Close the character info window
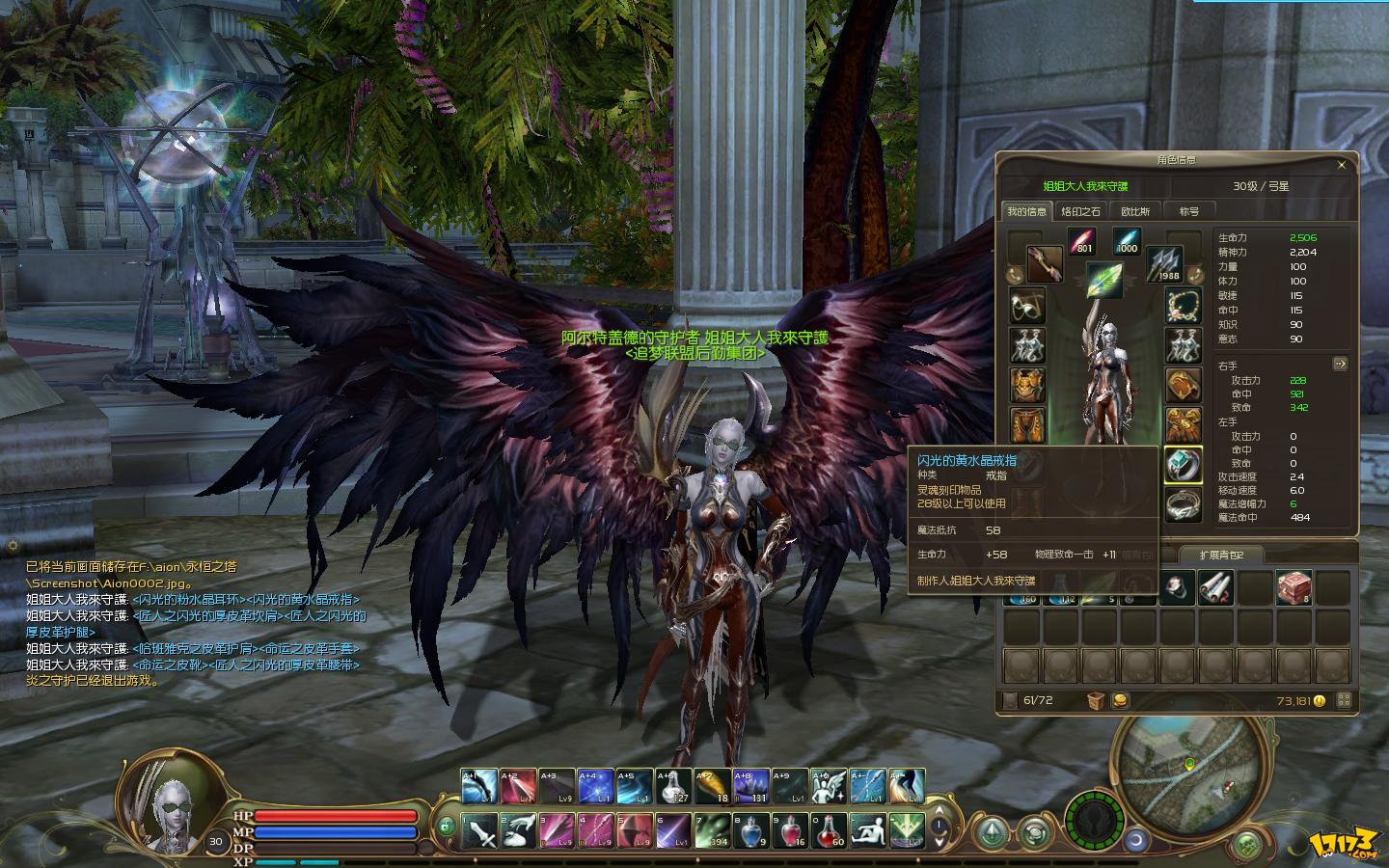 pos(1341,165)
